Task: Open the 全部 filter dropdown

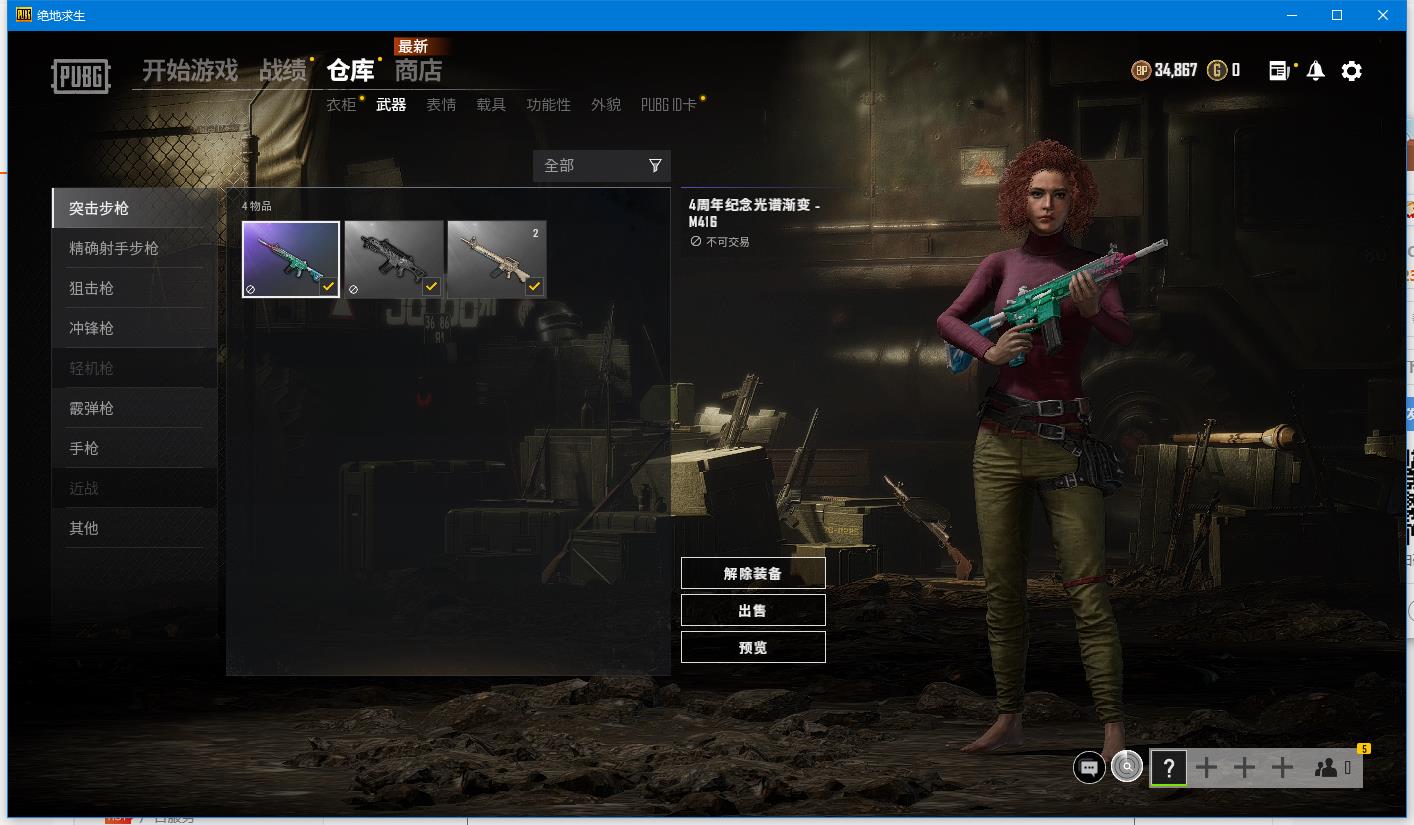Action: click(601, 166)
